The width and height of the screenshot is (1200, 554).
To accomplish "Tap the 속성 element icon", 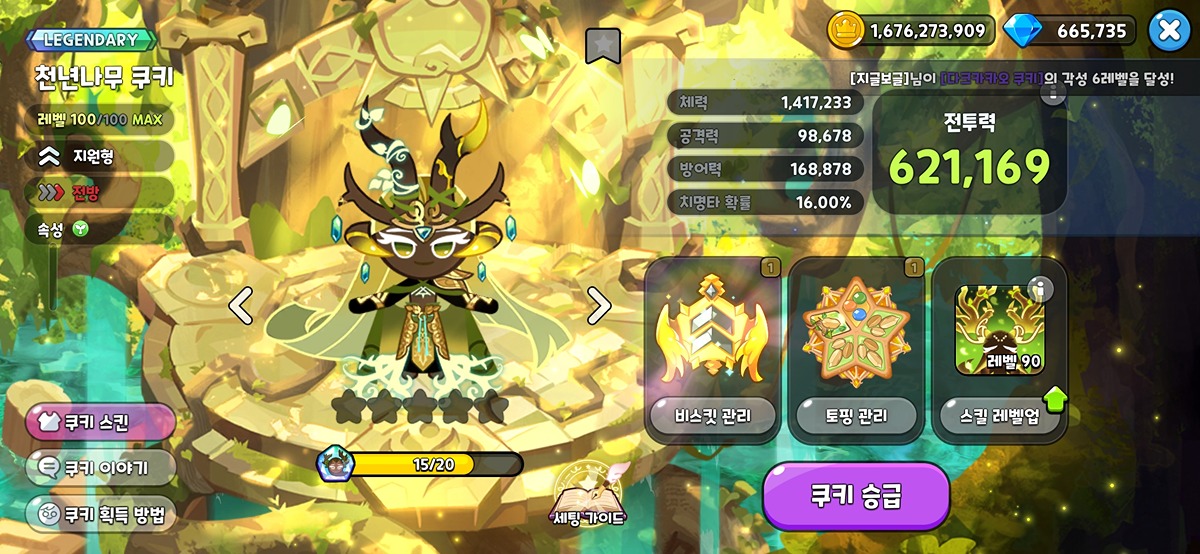I will [80, 230].
